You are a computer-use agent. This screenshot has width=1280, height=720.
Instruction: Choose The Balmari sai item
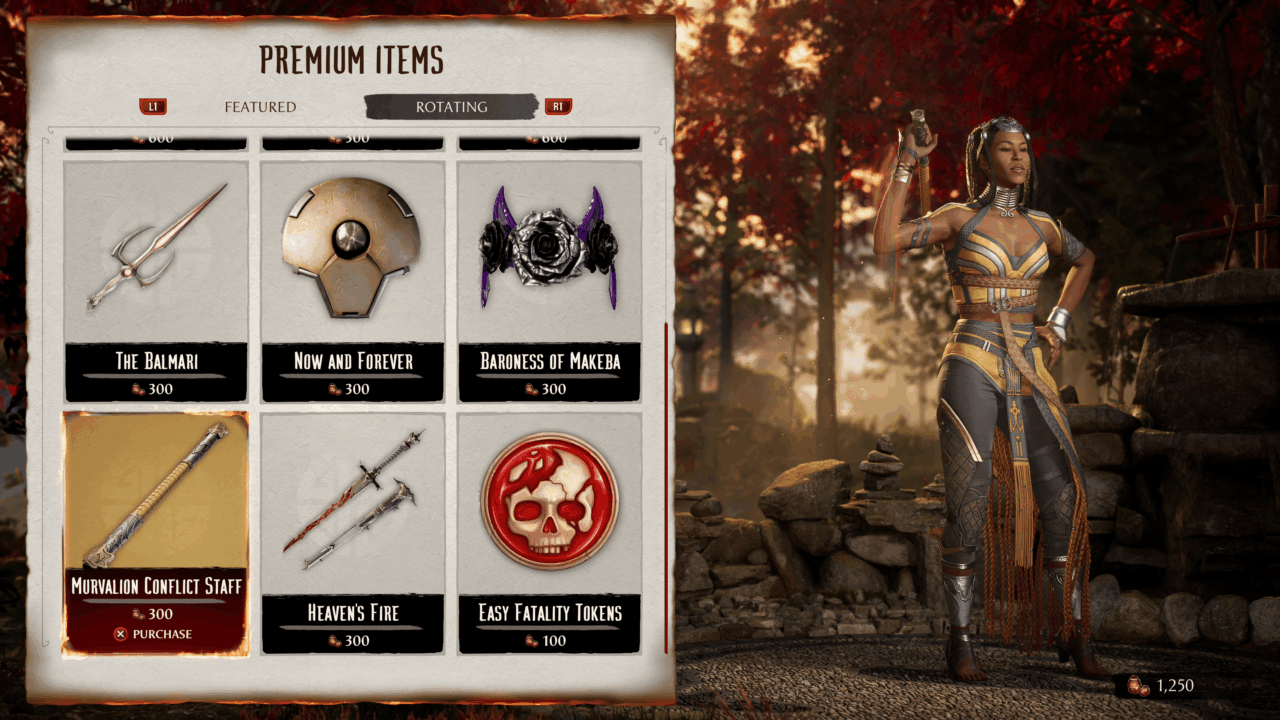[155, 280]
